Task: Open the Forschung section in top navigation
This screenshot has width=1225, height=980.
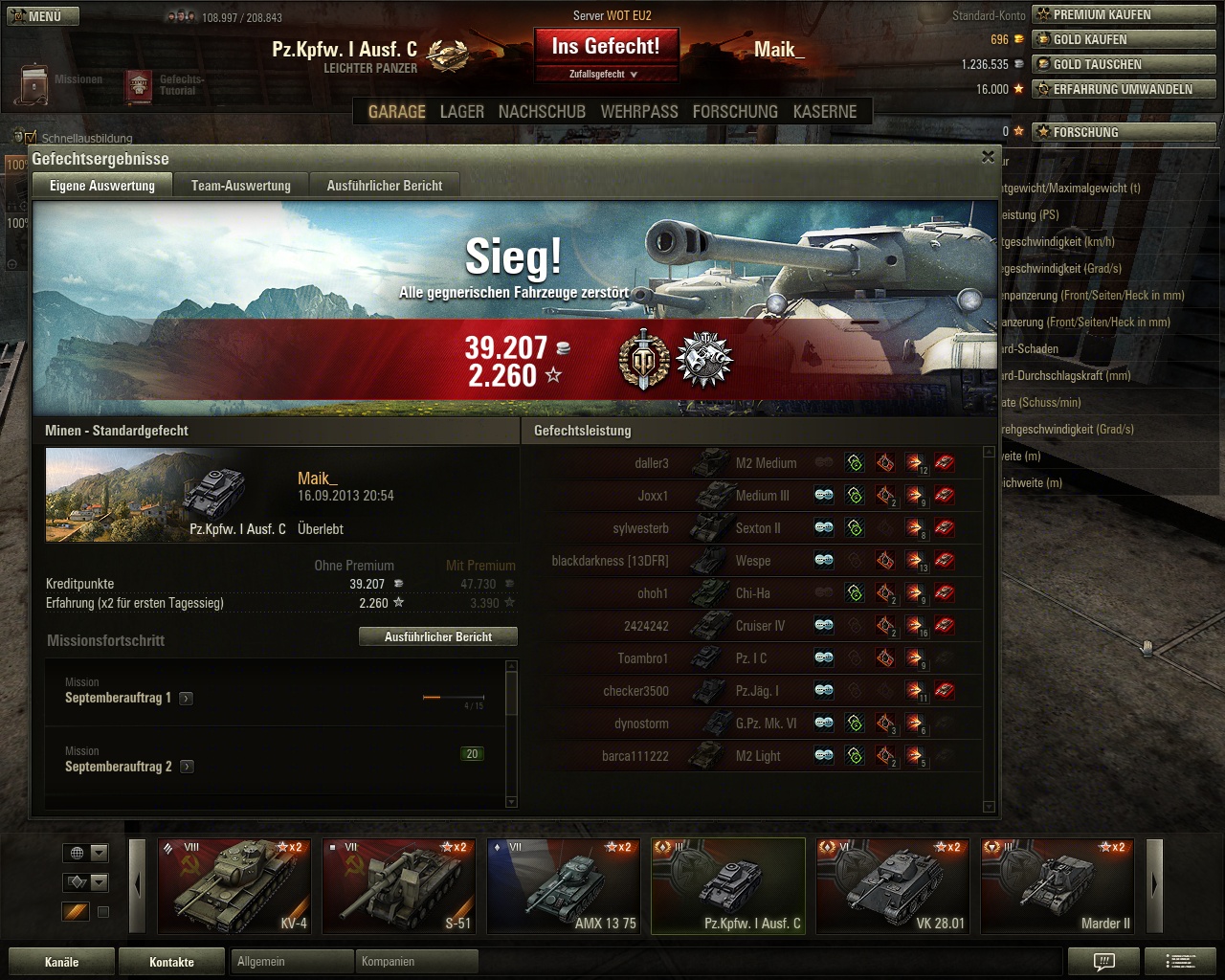Action: 735,112
